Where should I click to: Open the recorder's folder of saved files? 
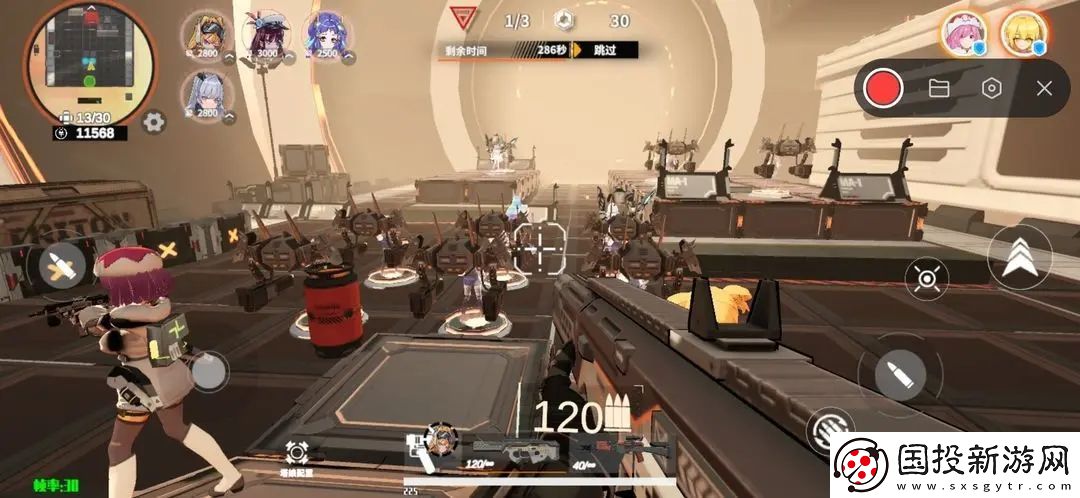938,88
